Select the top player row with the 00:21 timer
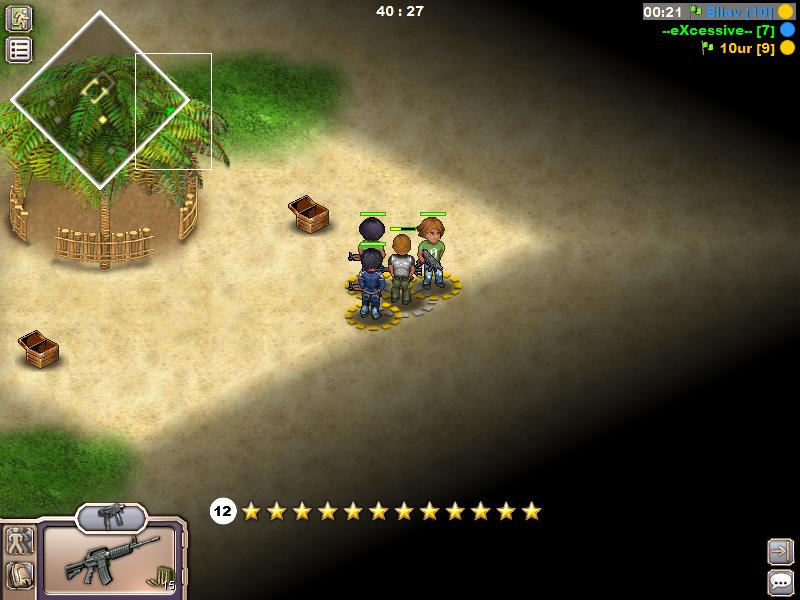This screenshot has width=800, height=600. (x=717, y=12)
